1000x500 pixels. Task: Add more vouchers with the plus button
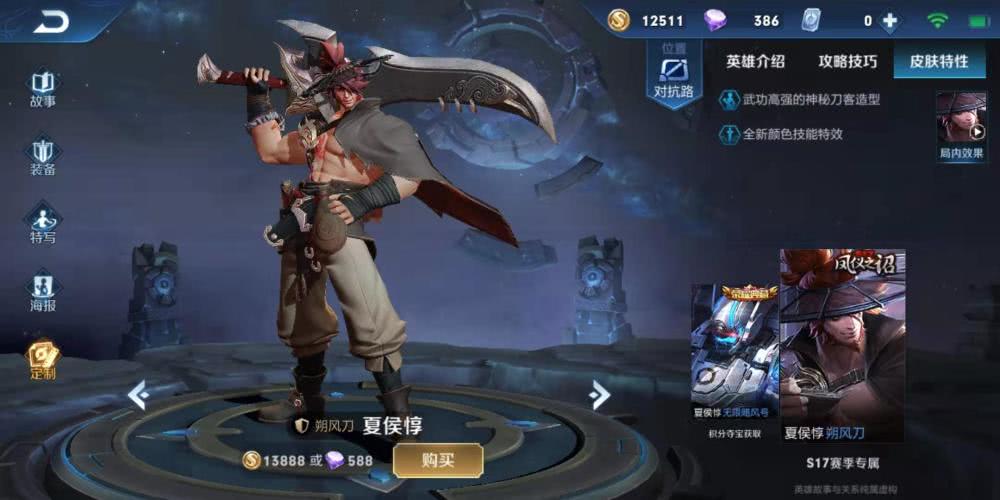889,21
